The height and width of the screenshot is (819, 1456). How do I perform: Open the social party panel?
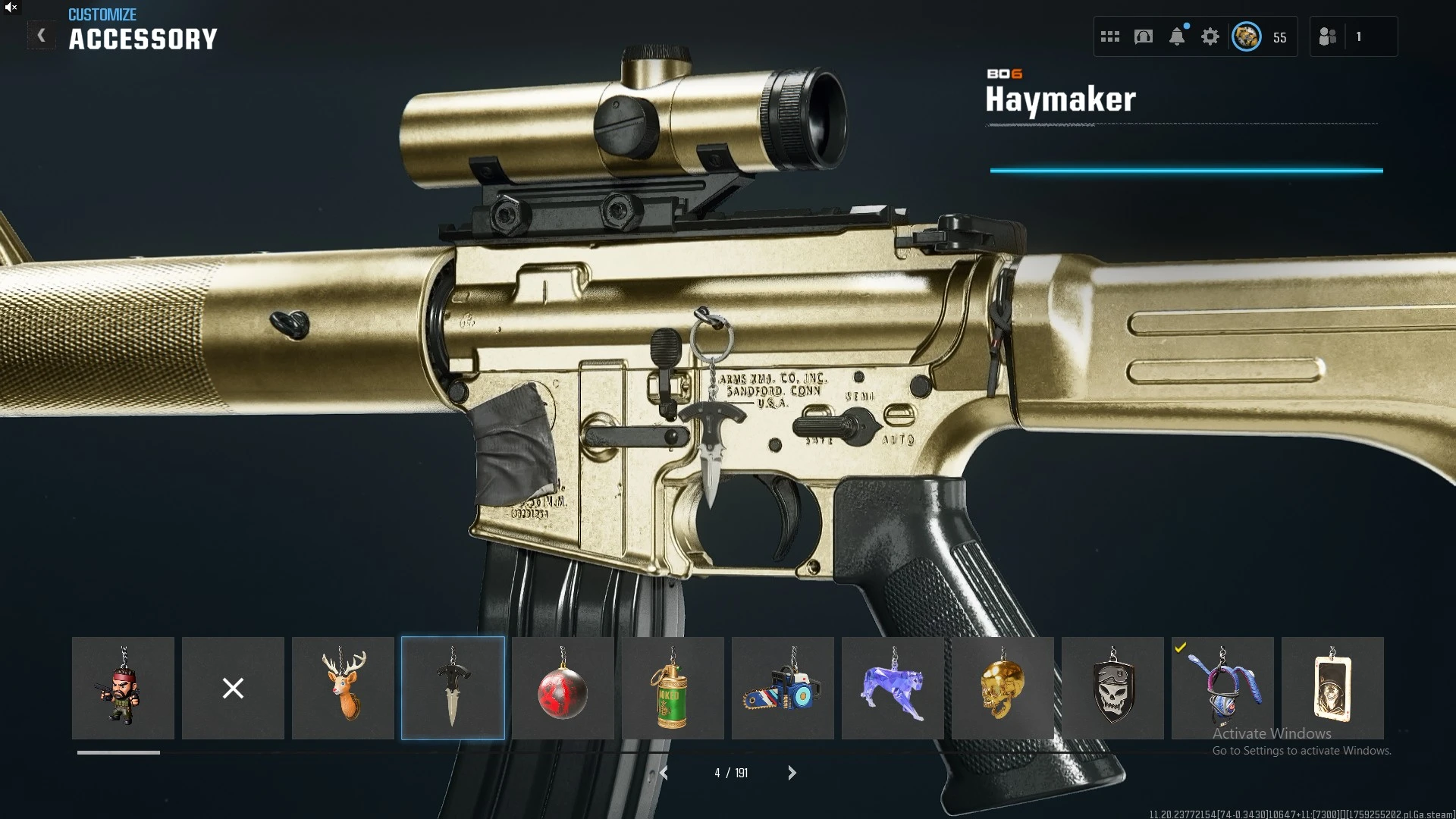1328,36
